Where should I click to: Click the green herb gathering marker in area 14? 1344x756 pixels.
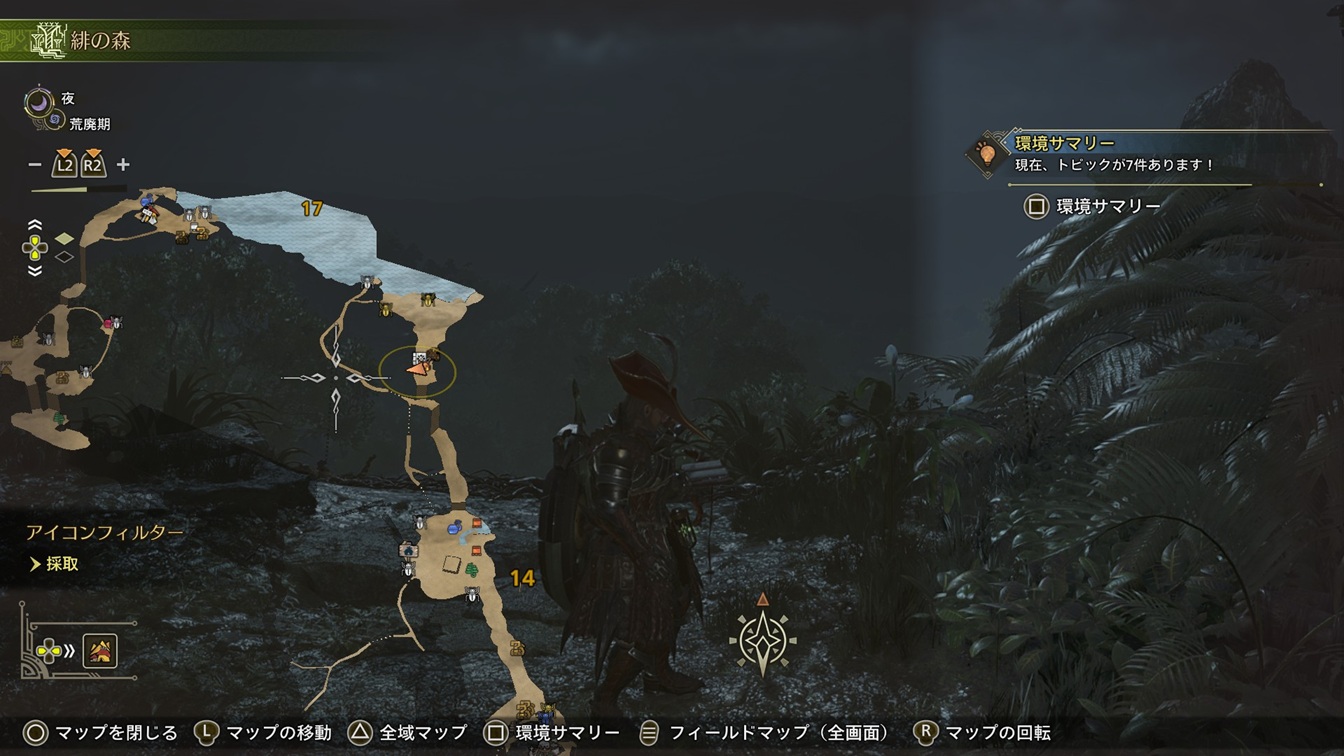click(x=471, y=570)
